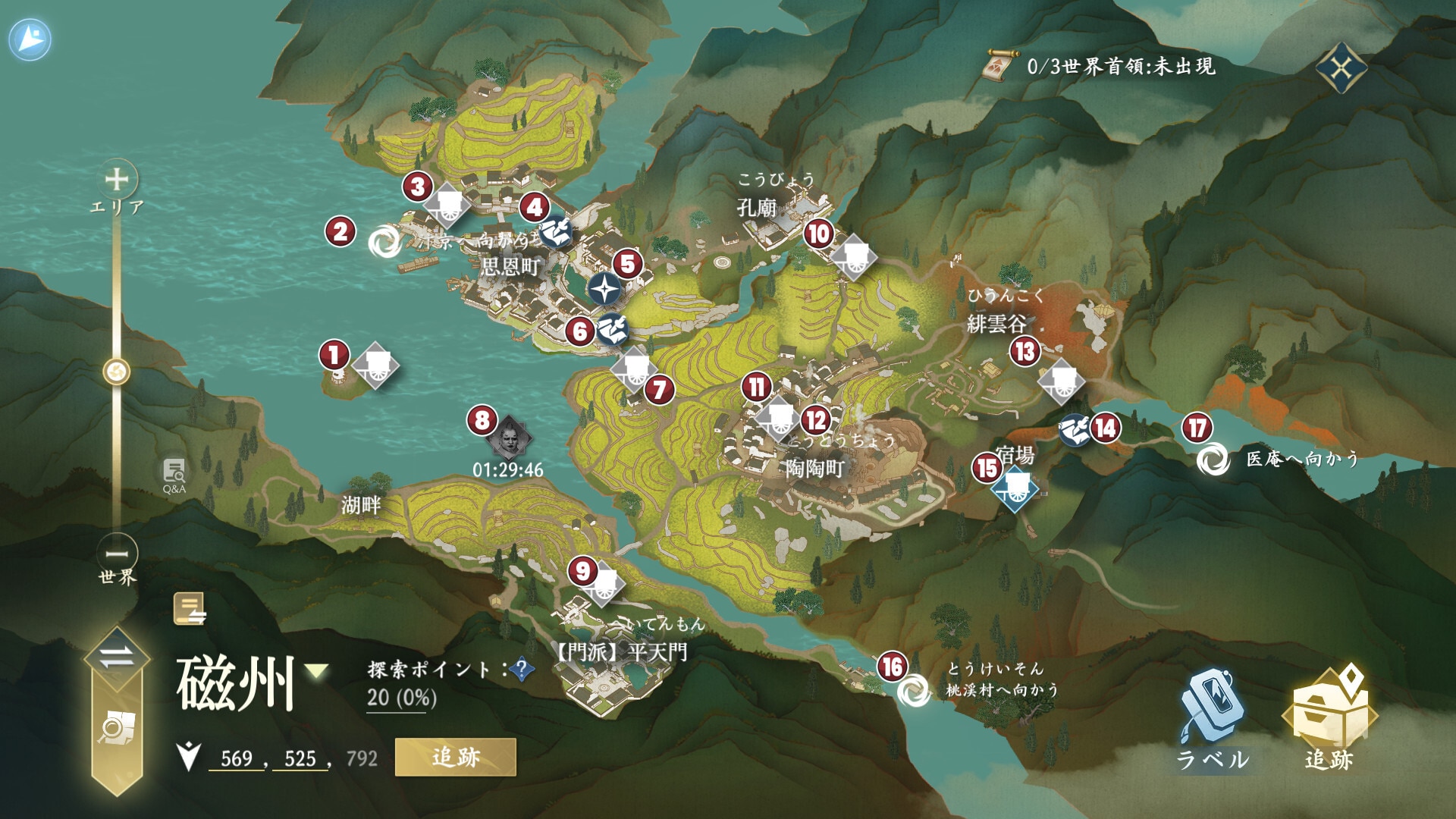Select the 桃渓村へ向かう swirl portal

tap(912, 690)
